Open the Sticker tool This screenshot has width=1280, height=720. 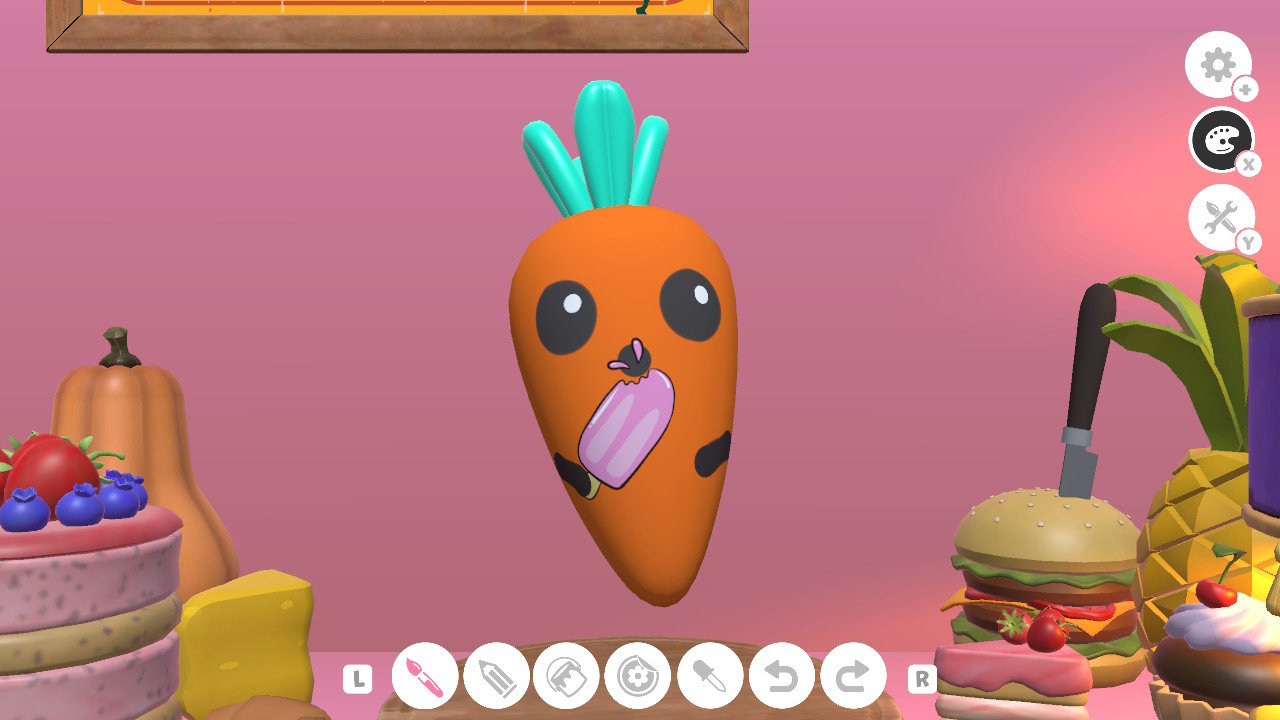point(637,676)
